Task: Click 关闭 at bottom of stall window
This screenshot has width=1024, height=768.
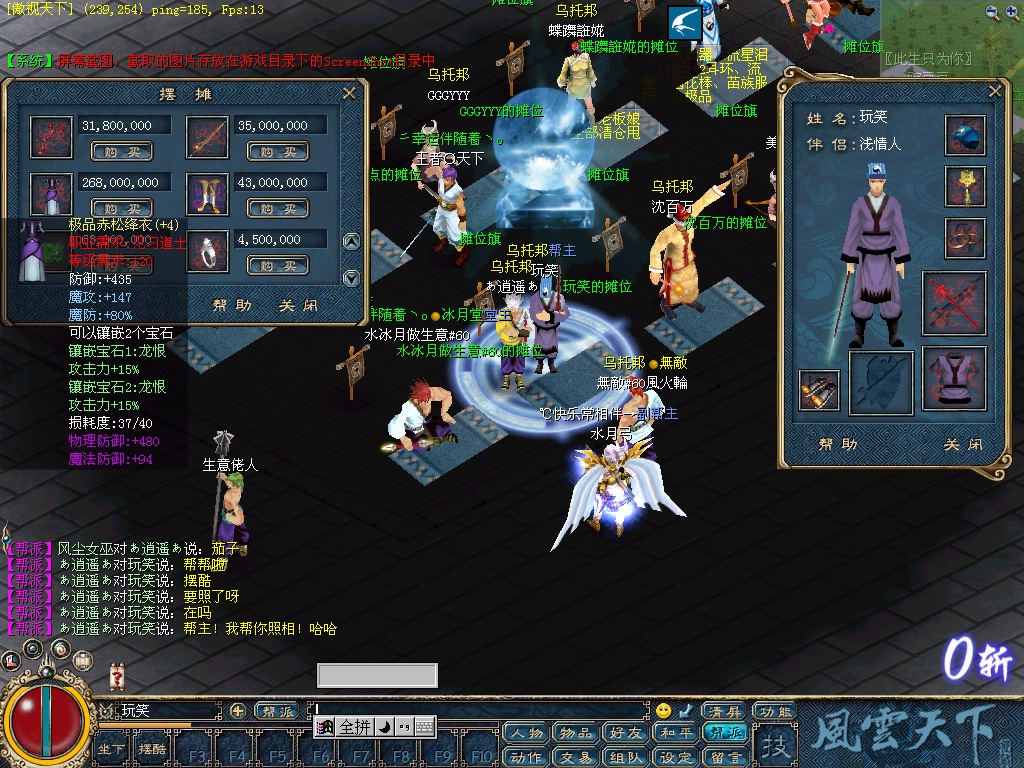Action: (x=299, y=306)
